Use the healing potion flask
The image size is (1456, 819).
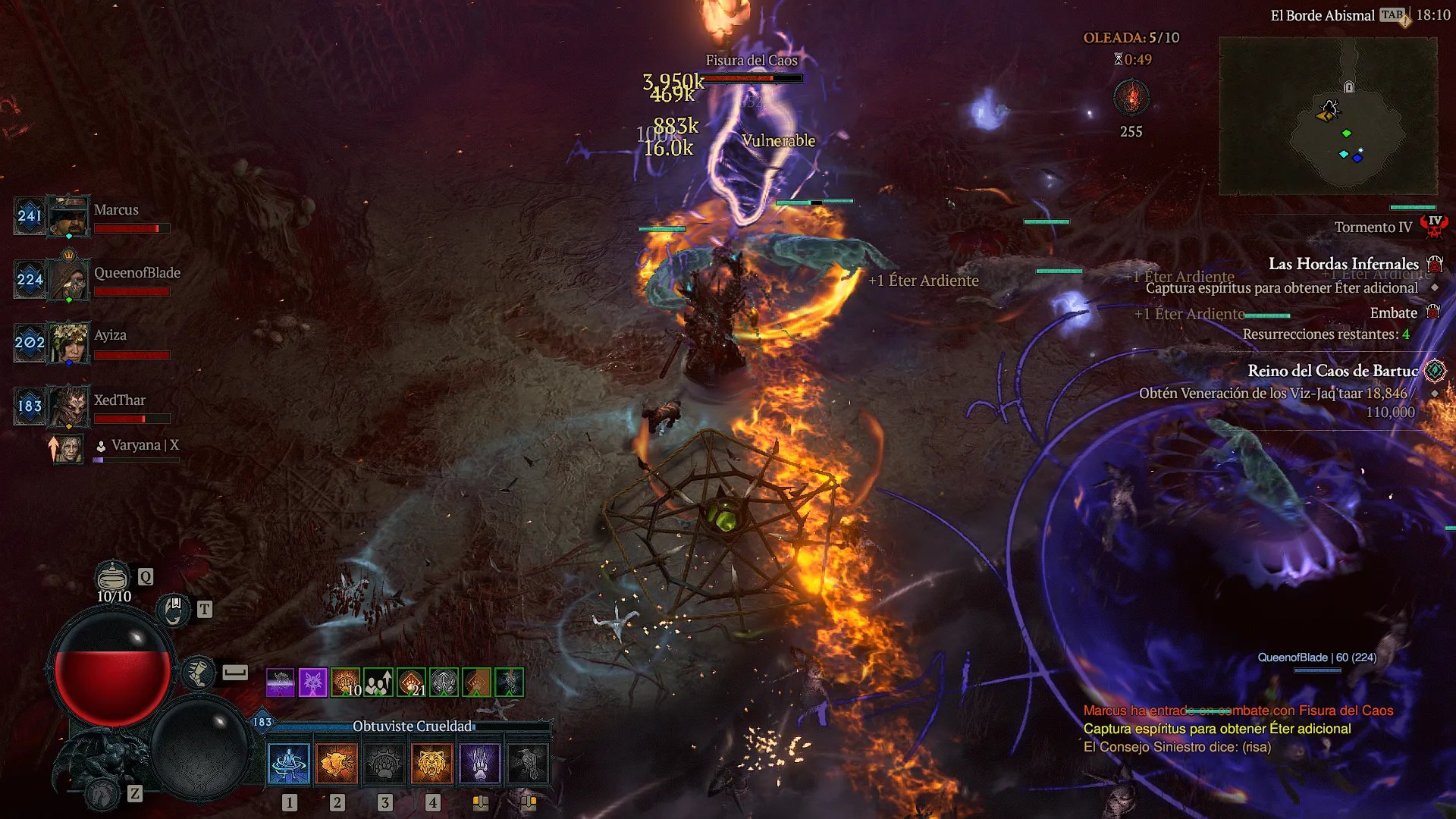click(112, 577)
